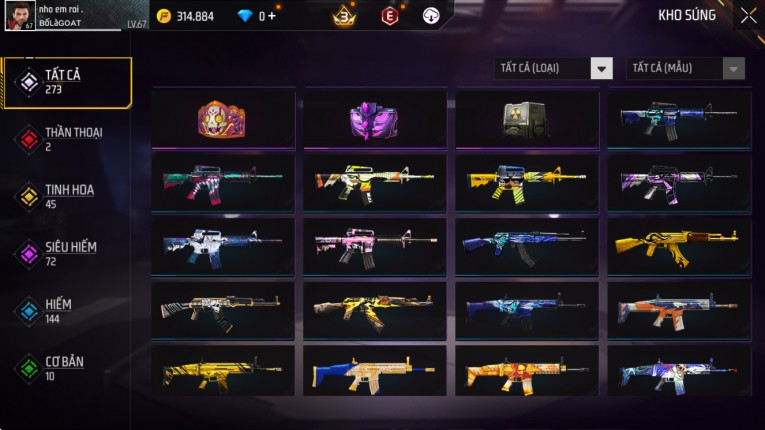
Task: Select the solid gold AK rifle skin
Action: (678, 246)
